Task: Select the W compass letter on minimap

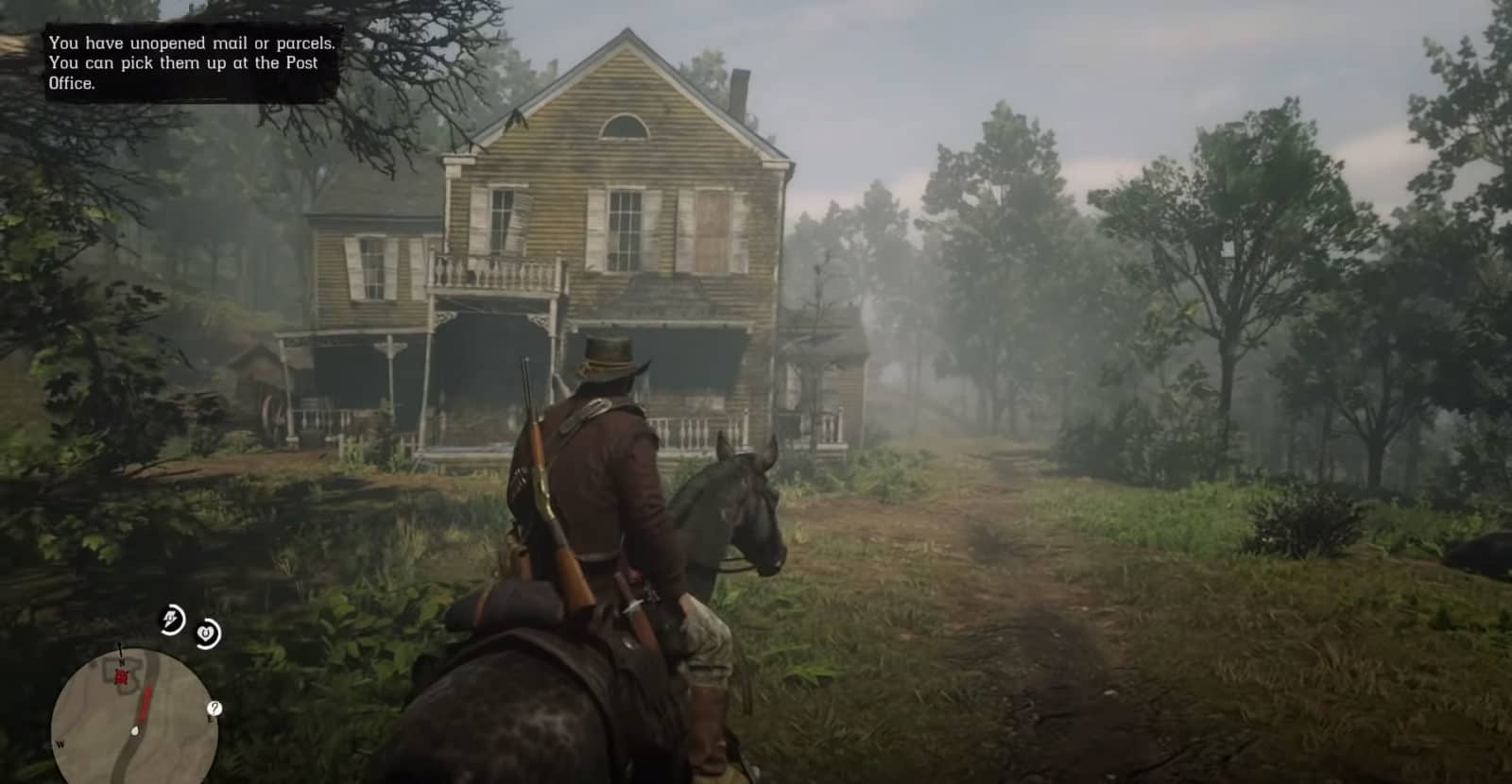Action: (60, 743)
